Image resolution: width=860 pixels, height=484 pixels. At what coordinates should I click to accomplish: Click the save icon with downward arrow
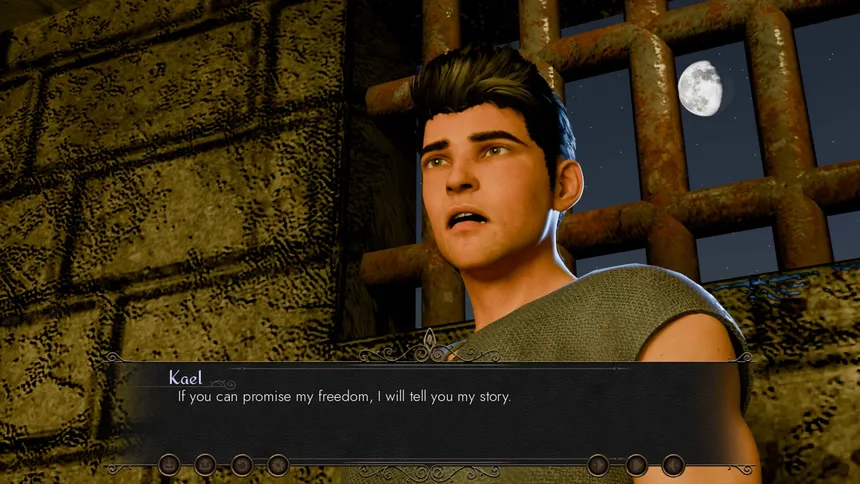(x=169, y=465)
